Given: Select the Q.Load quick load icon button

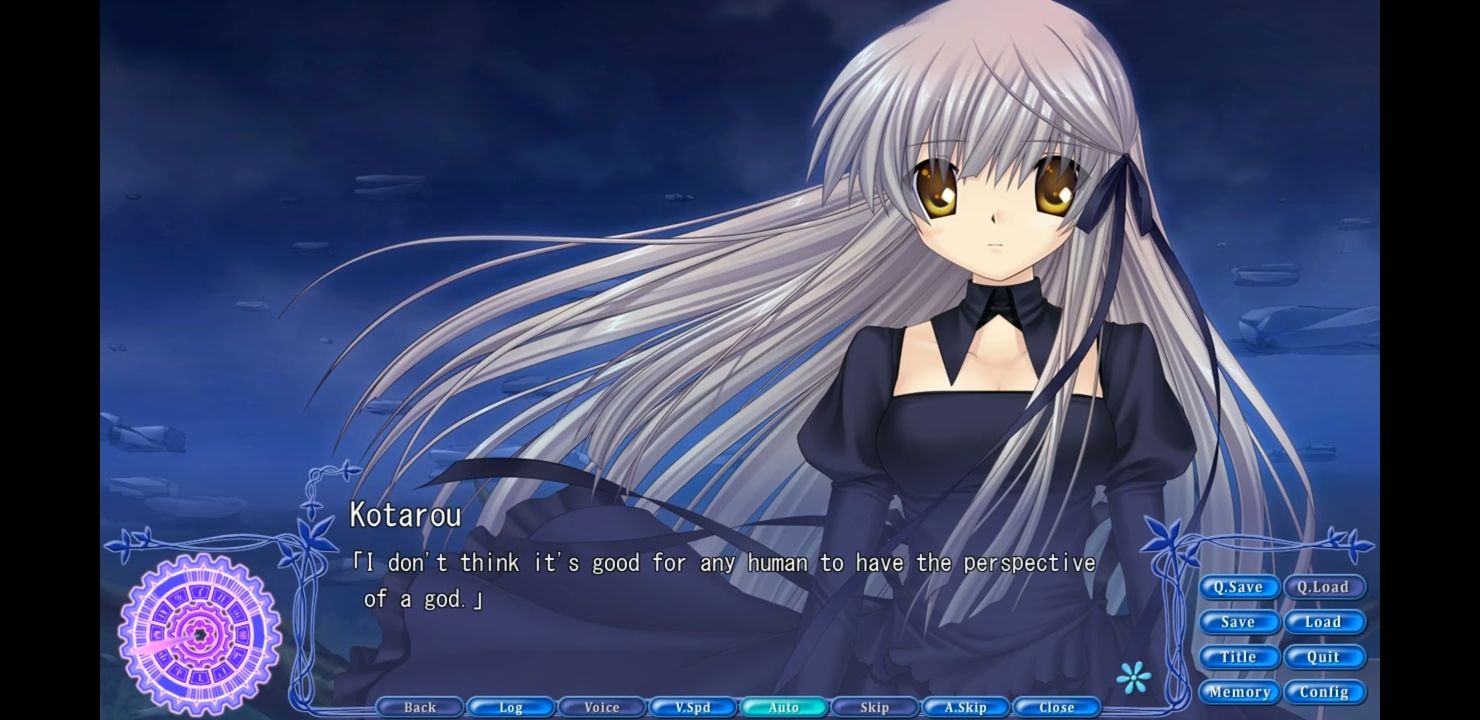Looking at the screenshot, I should [1326, 587].
